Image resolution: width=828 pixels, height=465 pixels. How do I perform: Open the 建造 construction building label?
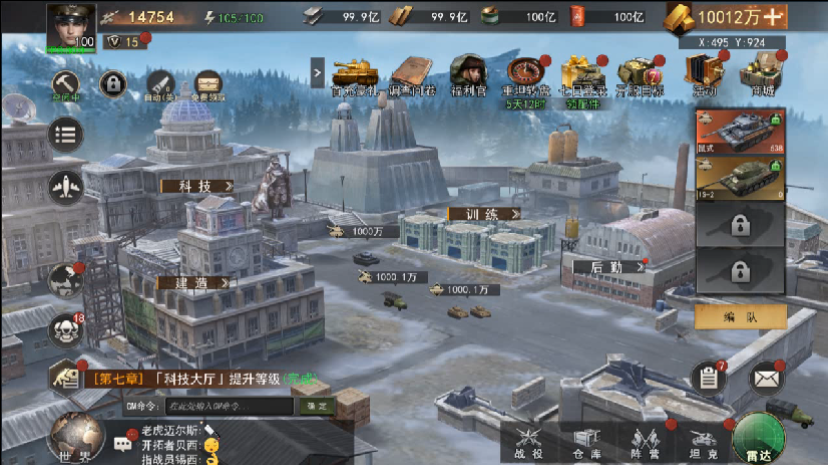[x=192, y=283]
